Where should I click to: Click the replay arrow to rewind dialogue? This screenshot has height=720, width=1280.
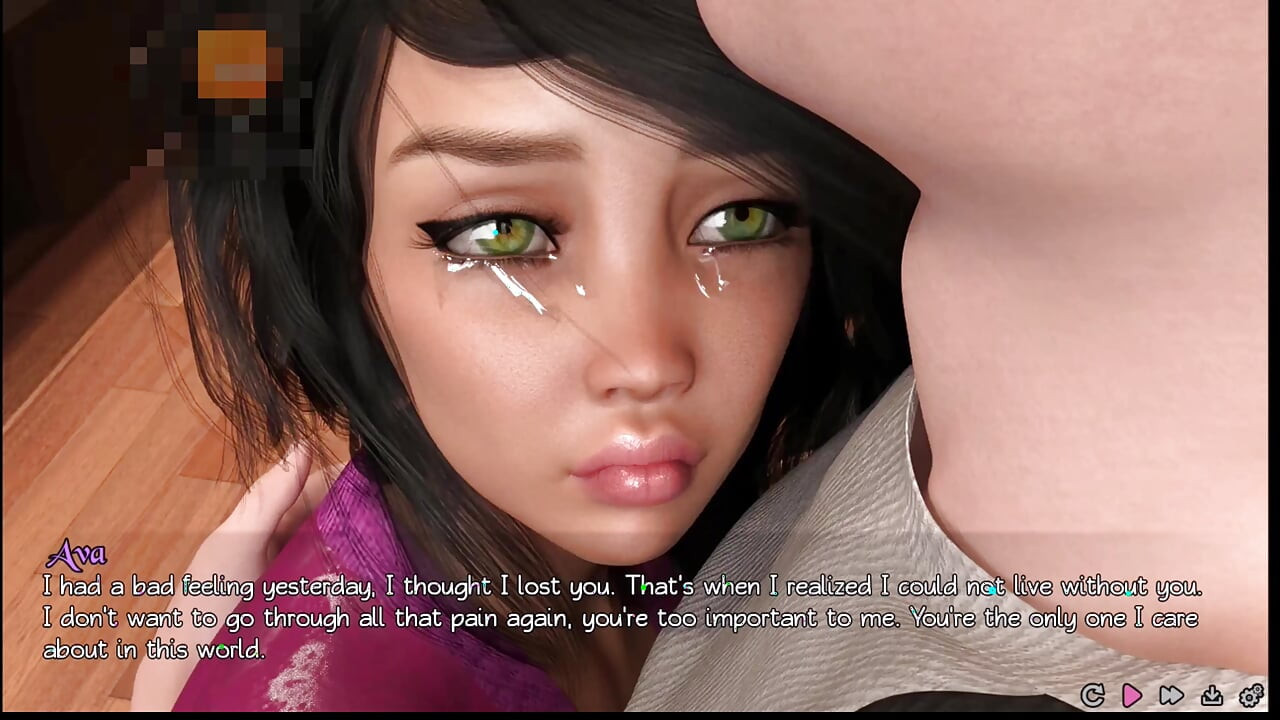1093,695
